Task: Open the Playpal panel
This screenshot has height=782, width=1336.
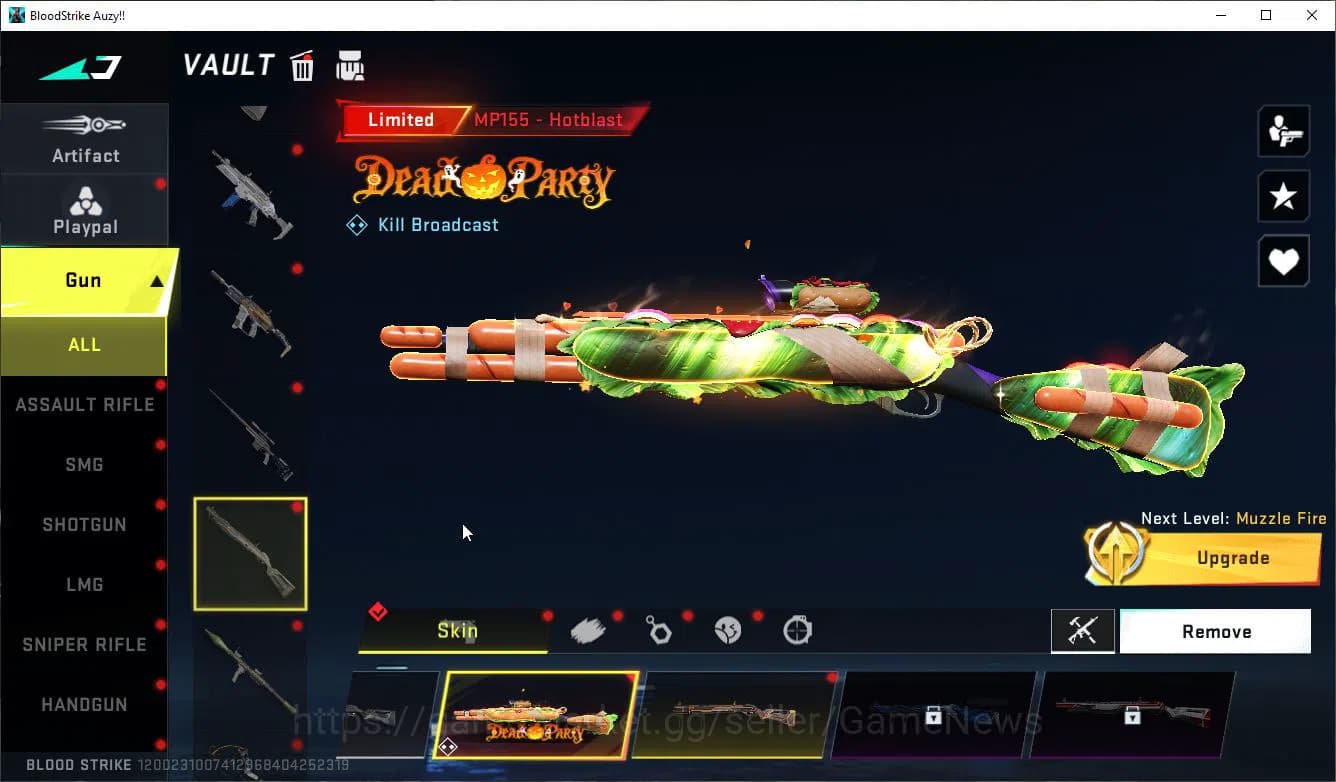Action: [x=85, y=210]
